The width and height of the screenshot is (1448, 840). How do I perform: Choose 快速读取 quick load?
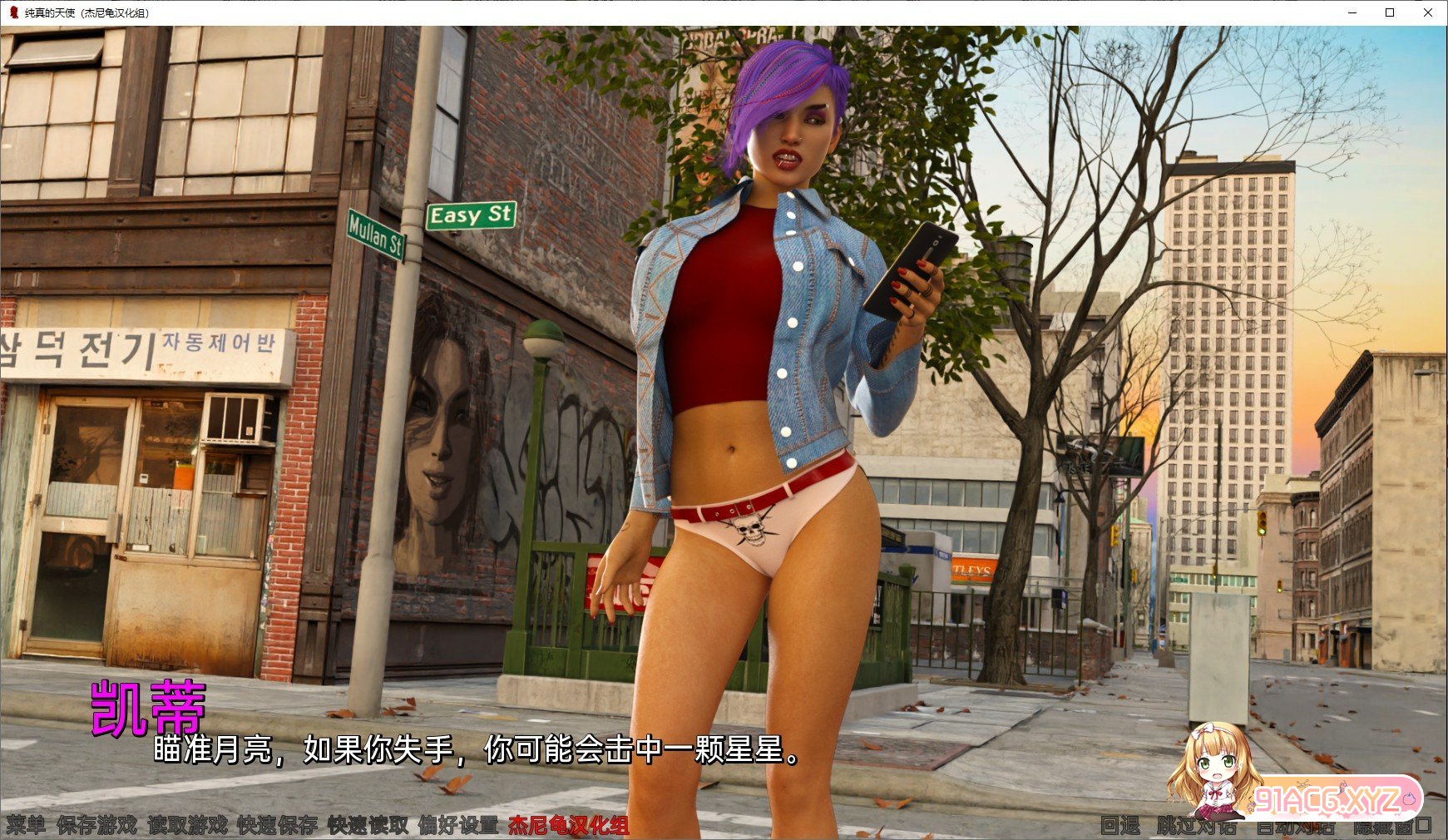(x=368, y=825)
